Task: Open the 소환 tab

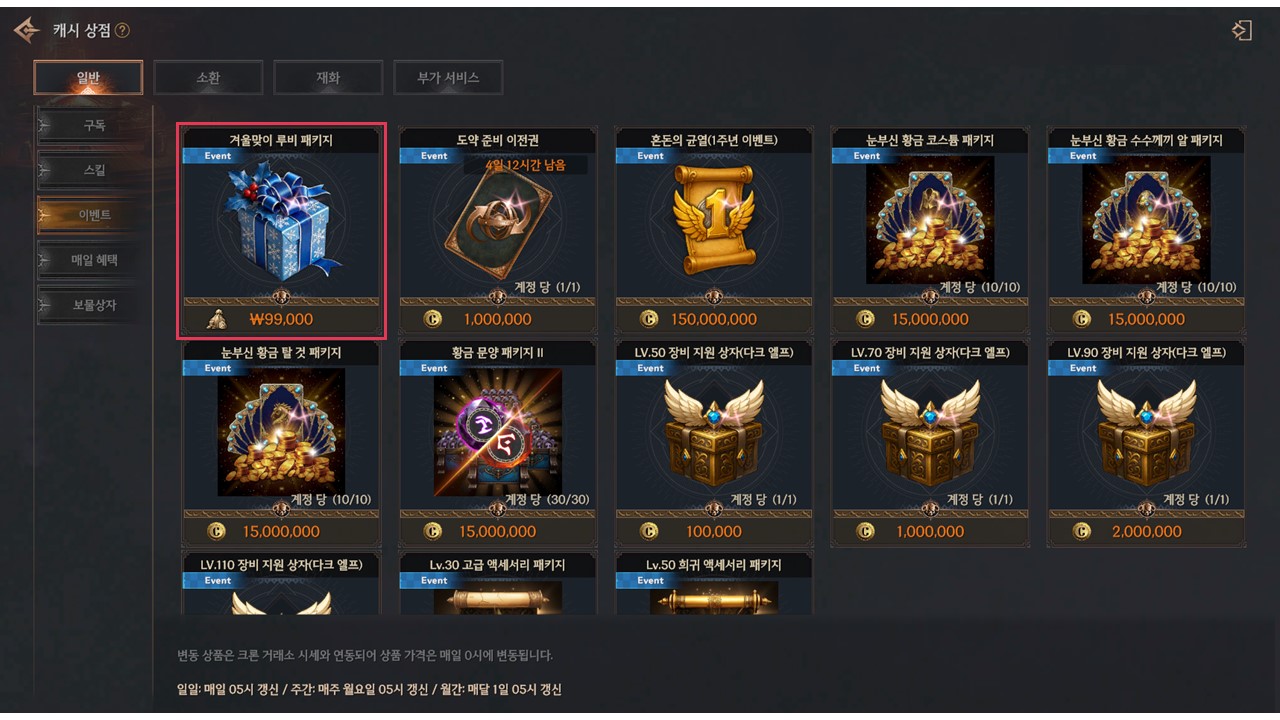Action: point(208,78)
